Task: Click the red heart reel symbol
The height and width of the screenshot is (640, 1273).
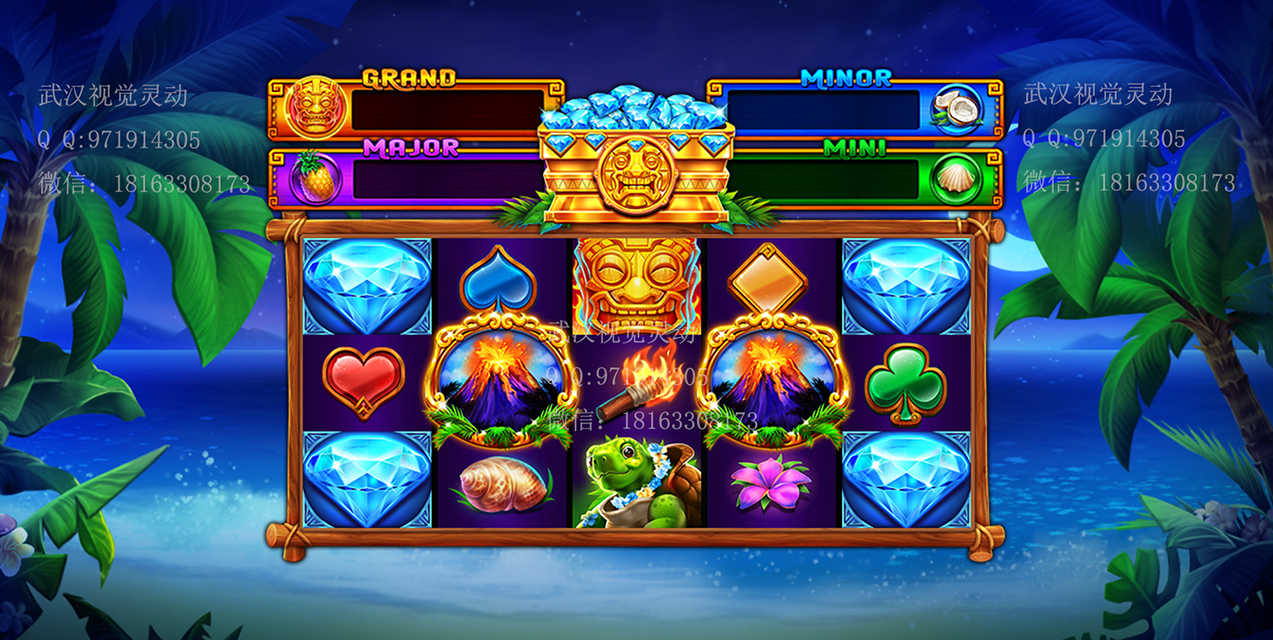Action: 364,382
